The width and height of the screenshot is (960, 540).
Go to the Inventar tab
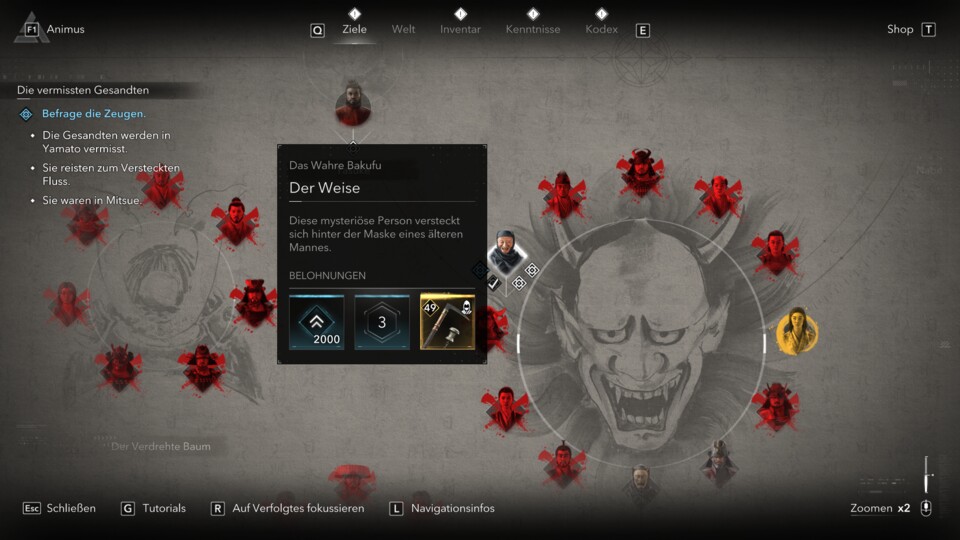click(460, 29)
